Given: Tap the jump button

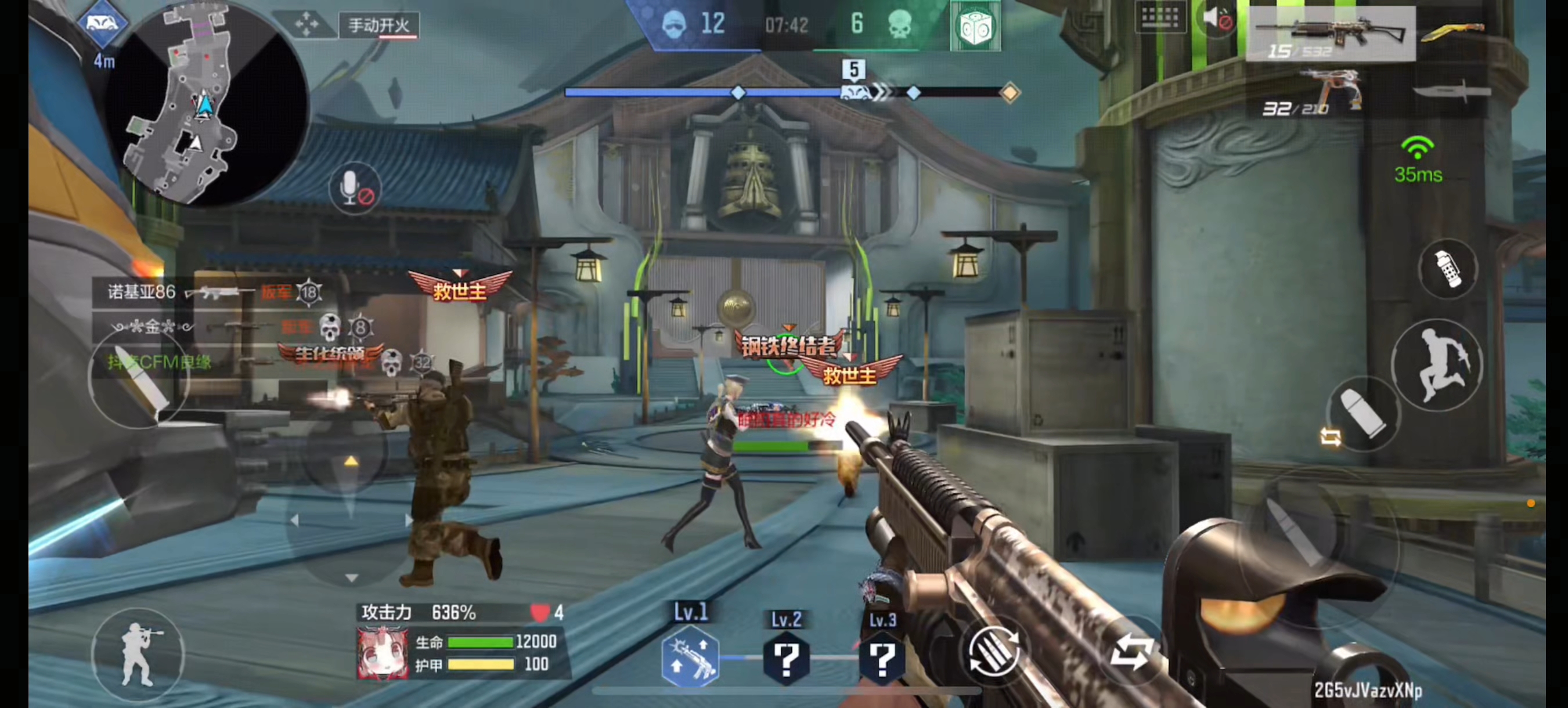Looking at the screenshot, I should (x=1438, y=365).
